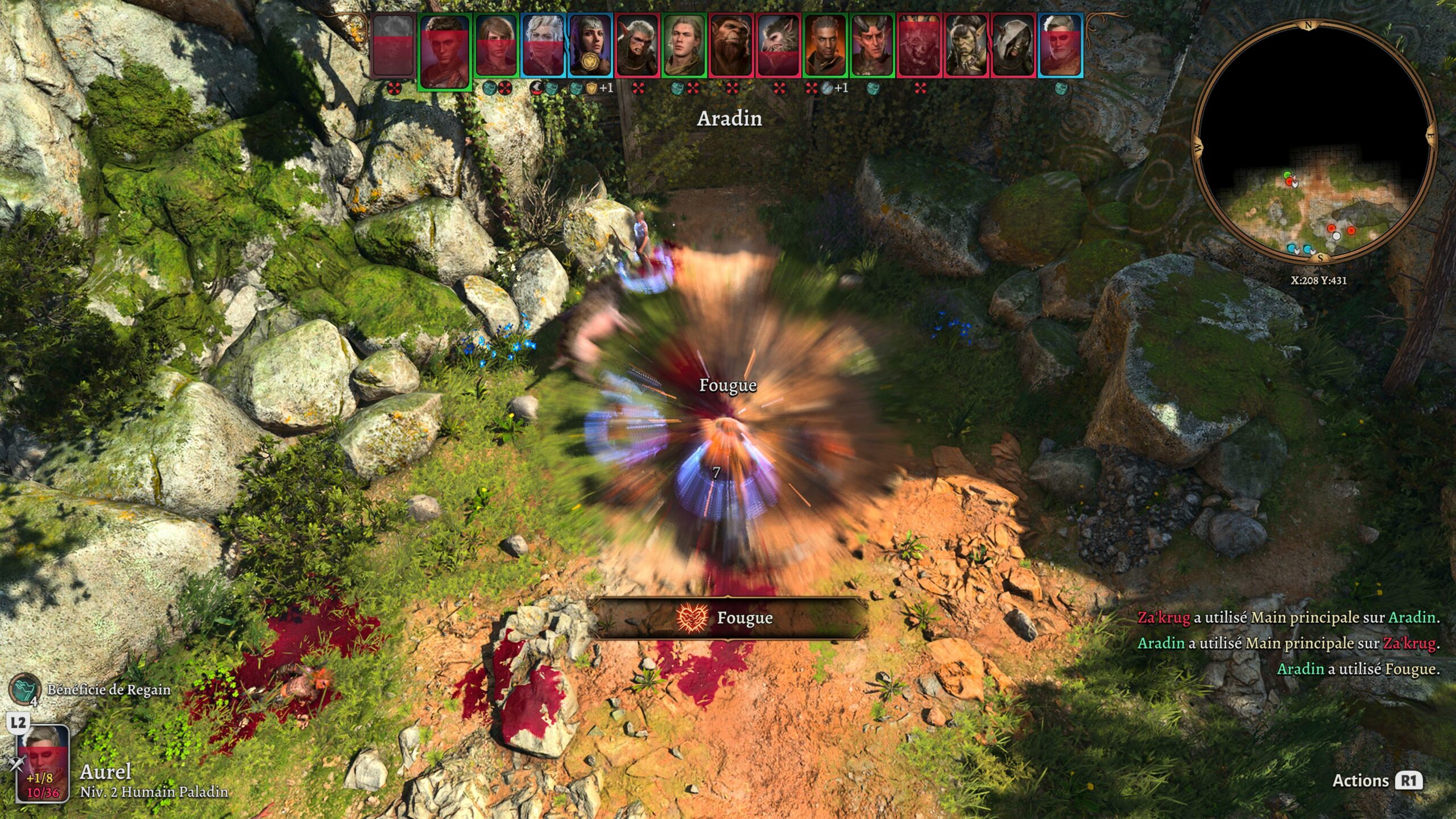Select the greyed-out first turn portrait

tap(393, 45)
